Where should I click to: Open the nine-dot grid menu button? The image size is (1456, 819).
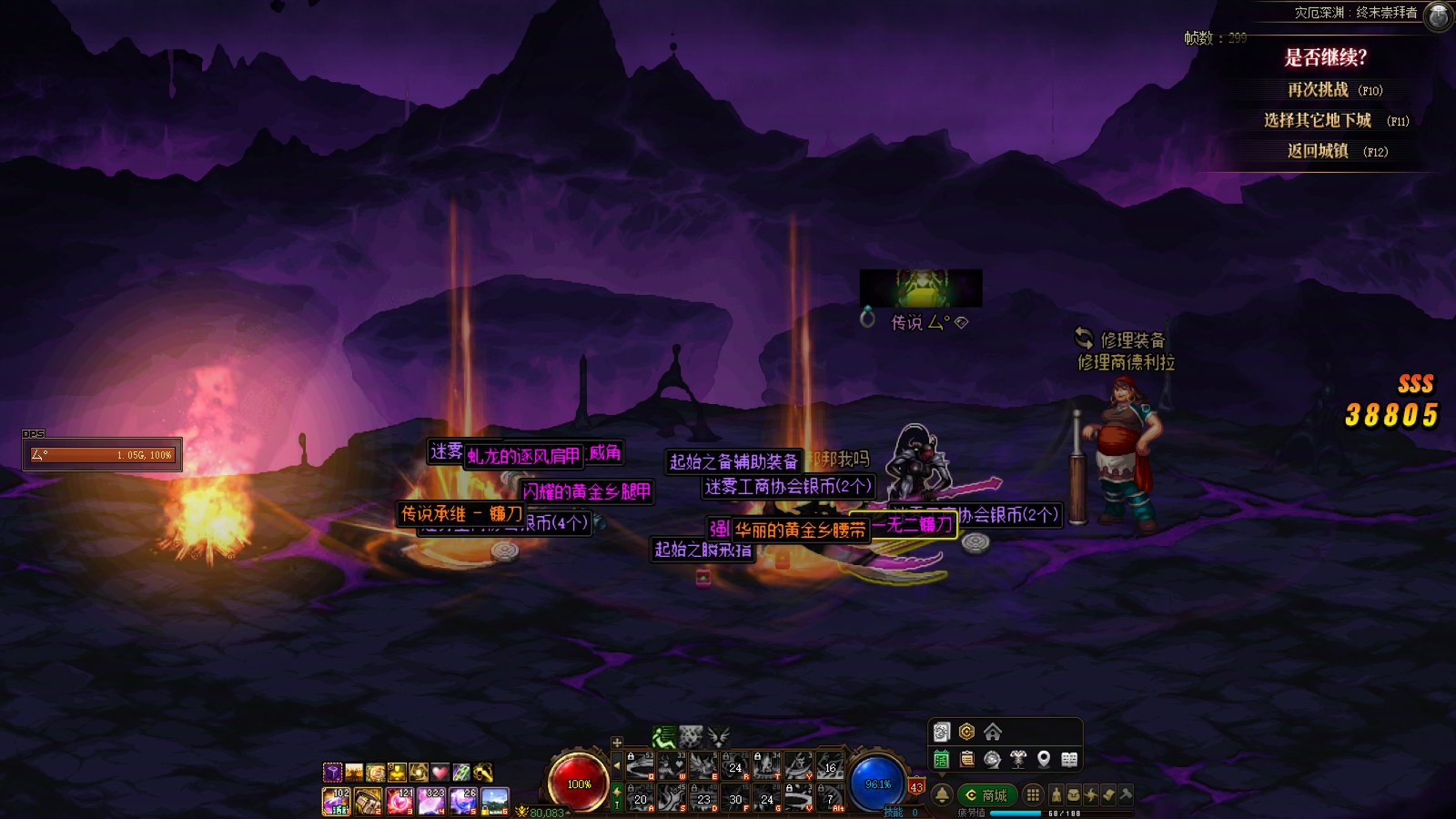tap(1033, 795)
